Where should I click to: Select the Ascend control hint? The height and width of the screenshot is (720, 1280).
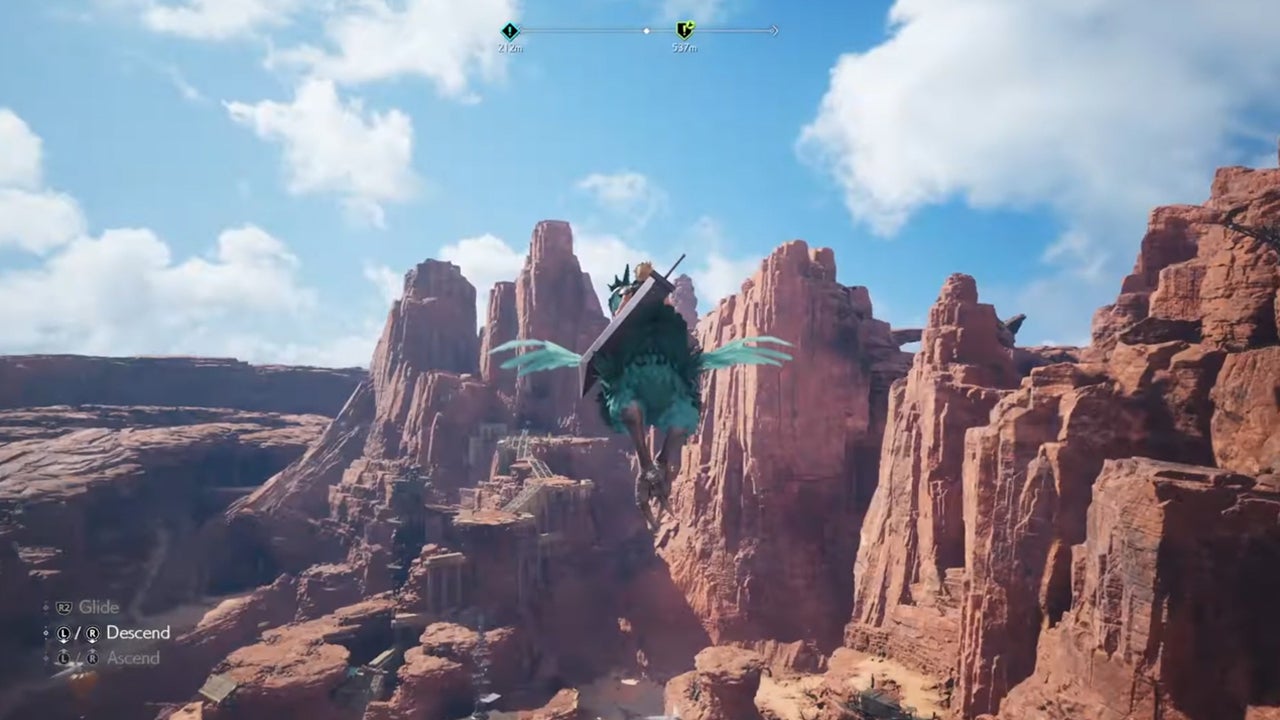click(135, 658)
